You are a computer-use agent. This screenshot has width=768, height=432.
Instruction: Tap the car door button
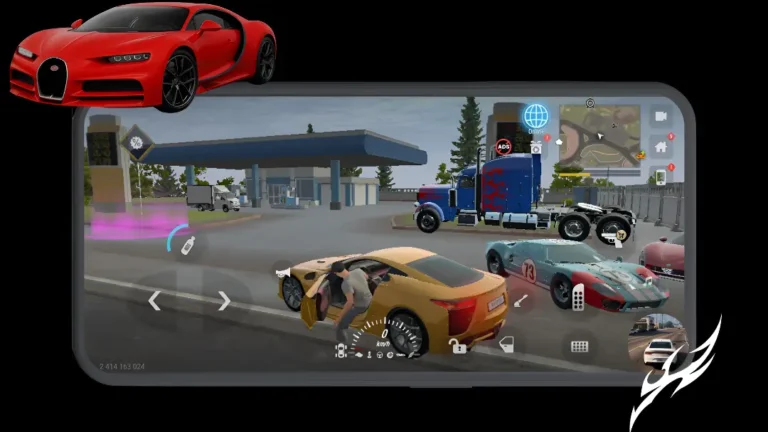tap(506, 345)
